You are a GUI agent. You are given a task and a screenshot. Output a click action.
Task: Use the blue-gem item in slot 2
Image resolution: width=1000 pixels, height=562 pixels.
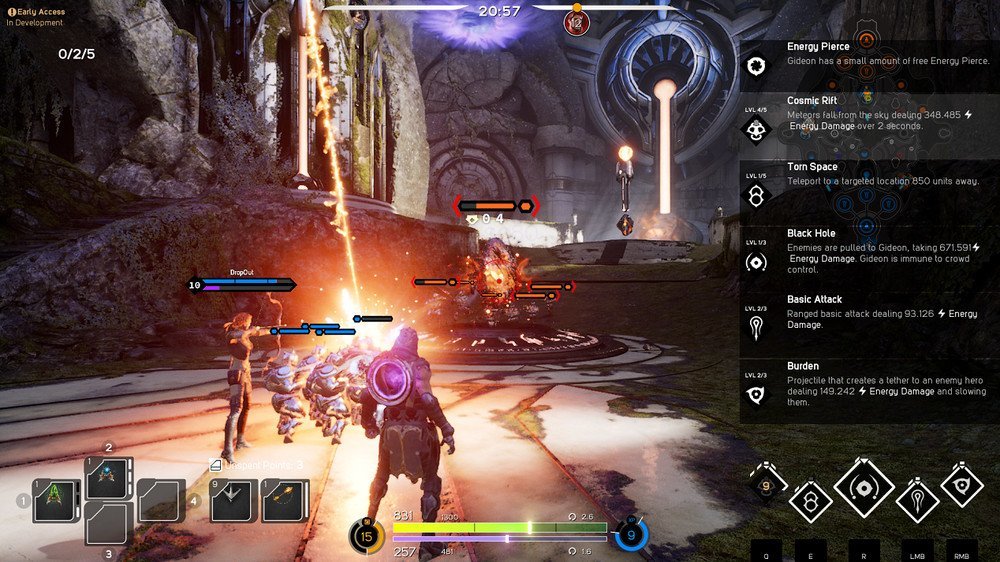(108, 478)
